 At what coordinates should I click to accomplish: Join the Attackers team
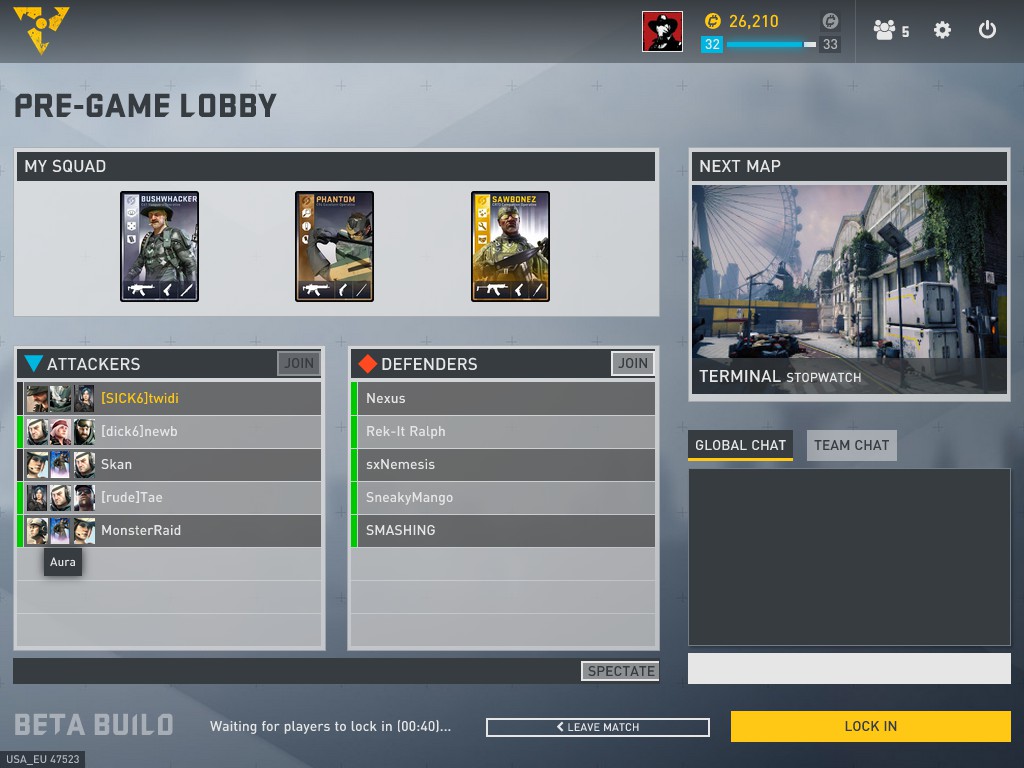click(299, 364)
